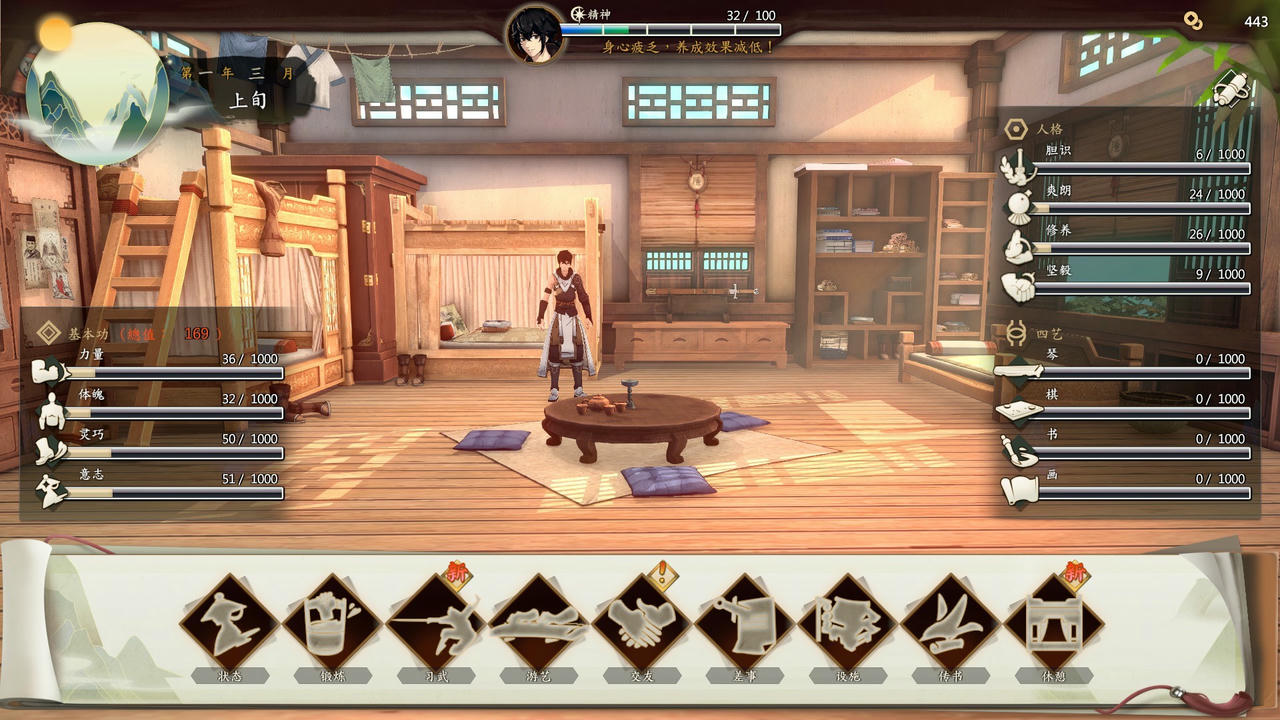This screenshot has height=720, width=1280.
Task: Collapse the 四艺 panel header
Action: [1018, 335]
